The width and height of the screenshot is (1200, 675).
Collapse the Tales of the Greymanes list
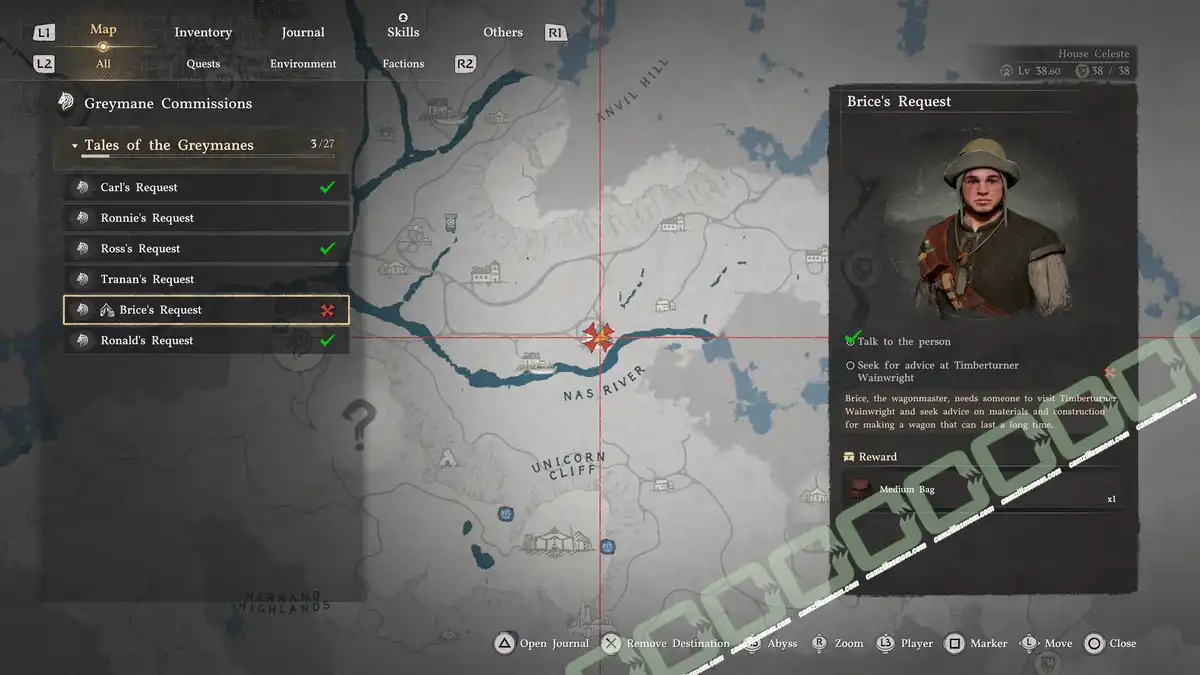(x=75, y=146)
